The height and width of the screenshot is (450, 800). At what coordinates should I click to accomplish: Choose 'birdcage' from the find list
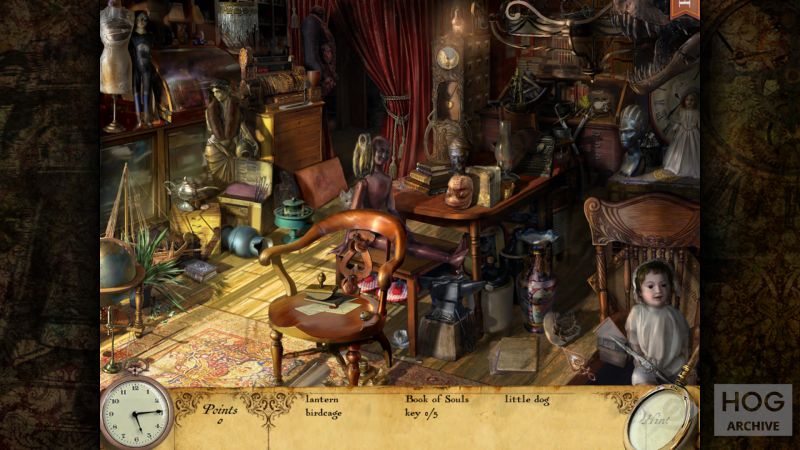click(324, 411)
